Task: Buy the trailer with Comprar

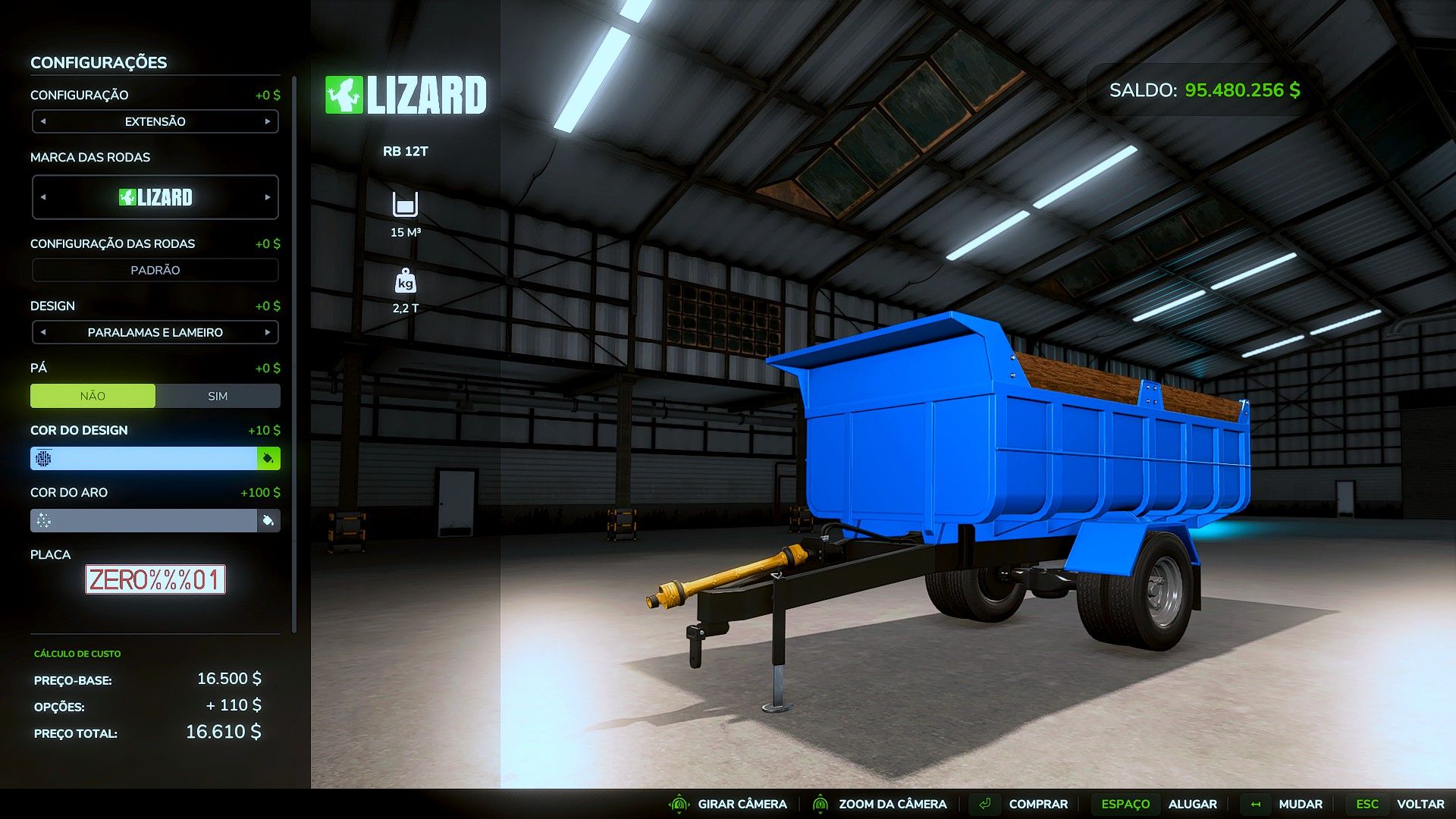Action: (1037, 804)
